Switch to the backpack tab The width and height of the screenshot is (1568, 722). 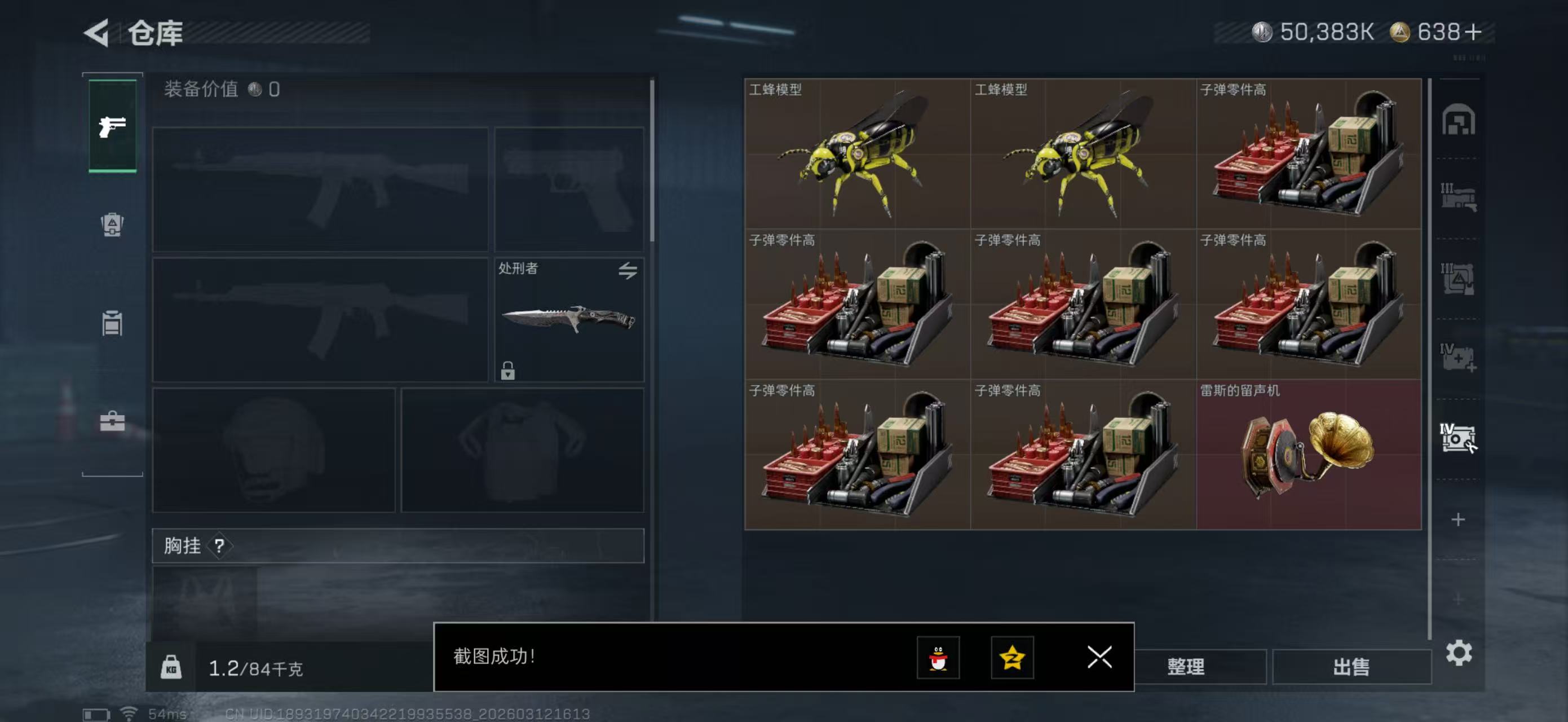(112, 224)
